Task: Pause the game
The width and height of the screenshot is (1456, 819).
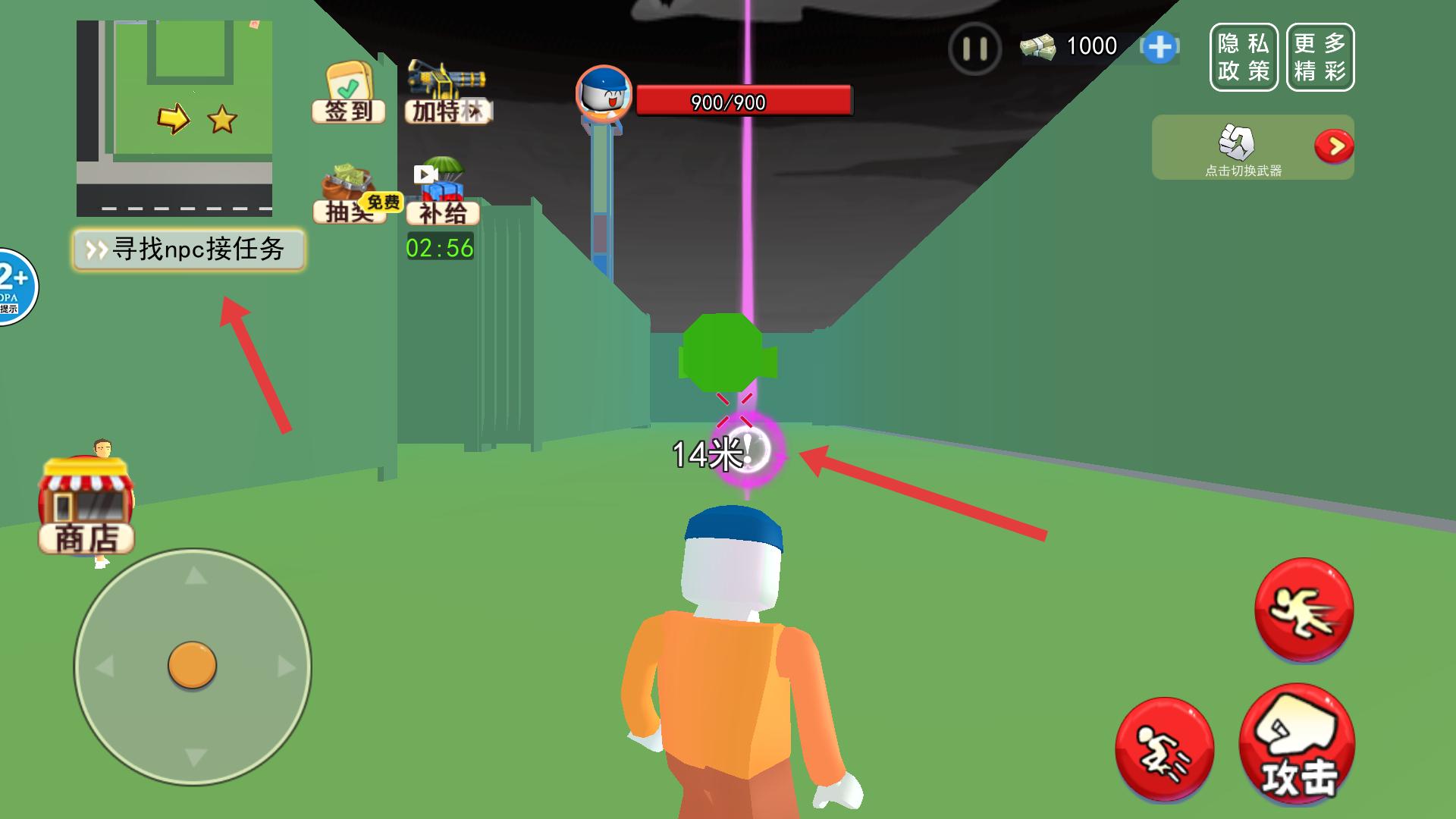Action: coord(974,49)
